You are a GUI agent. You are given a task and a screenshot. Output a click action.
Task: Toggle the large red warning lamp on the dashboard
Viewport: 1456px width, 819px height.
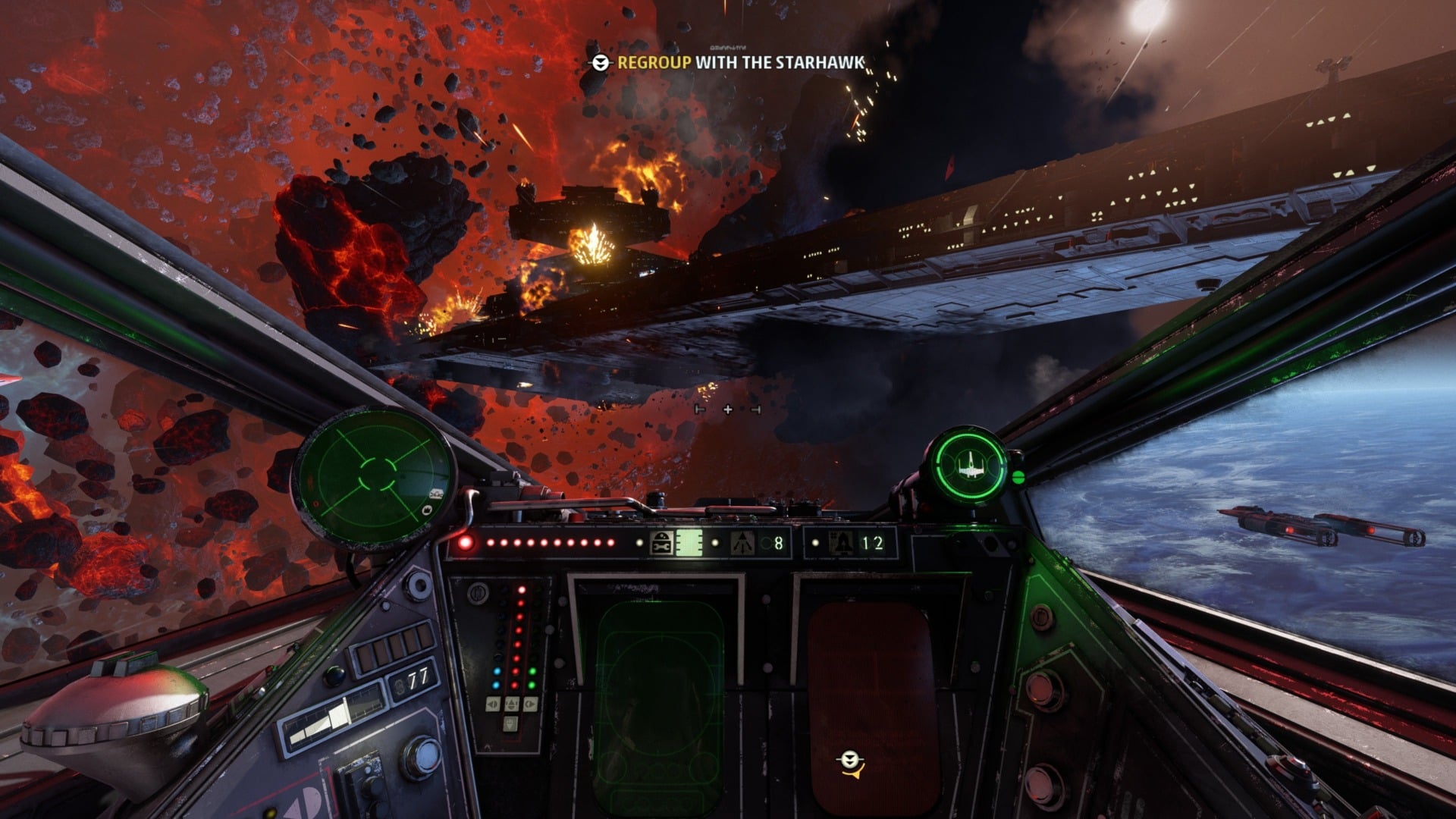coord(466,541)
